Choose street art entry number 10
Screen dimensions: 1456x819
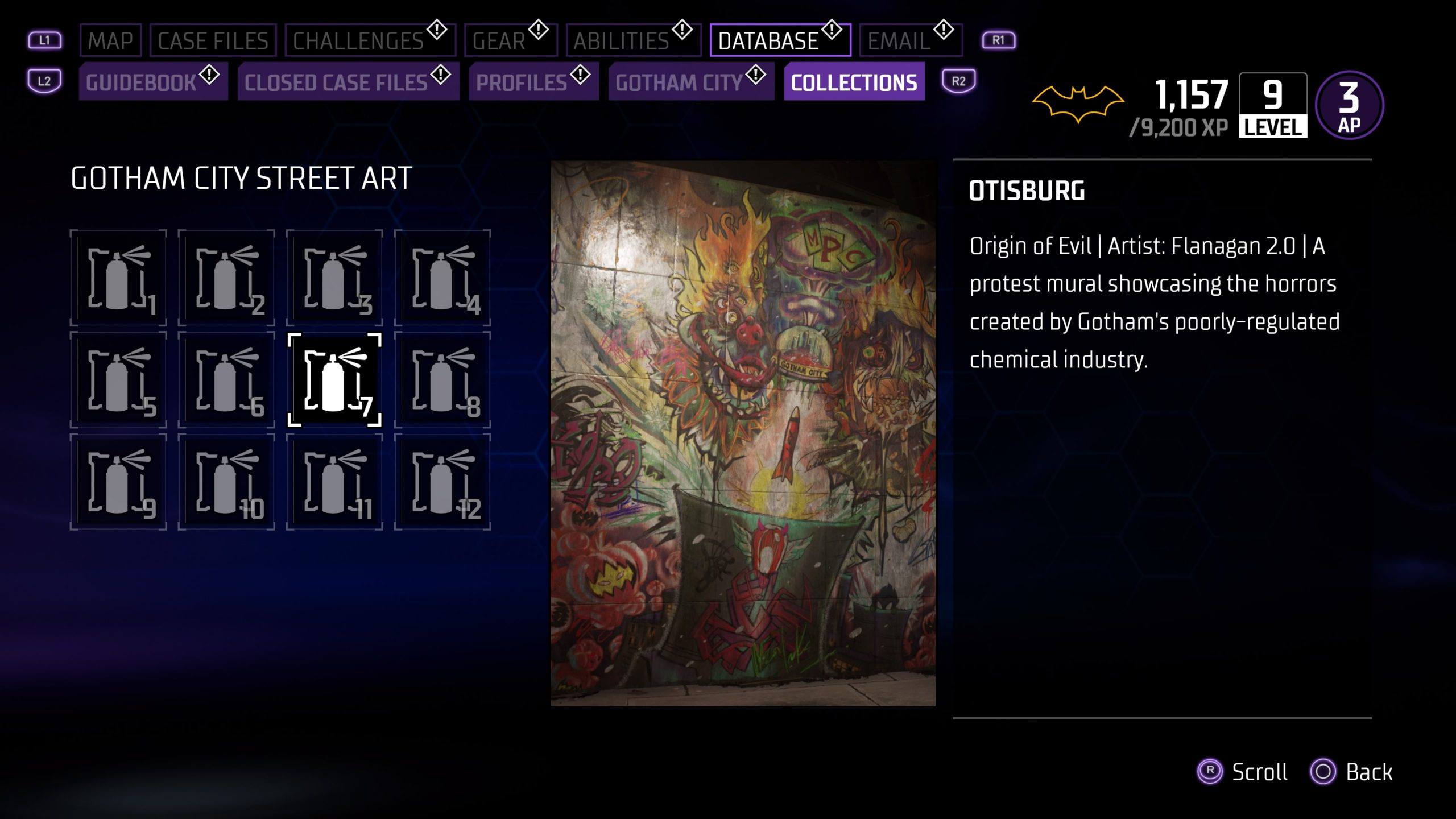click(x=226, y=482)
